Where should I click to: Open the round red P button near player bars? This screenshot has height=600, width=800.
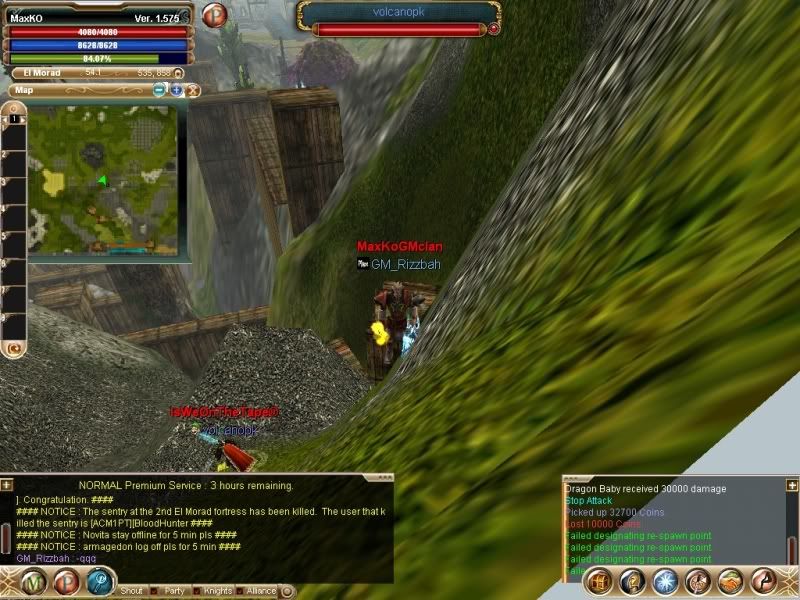point(214,15)
